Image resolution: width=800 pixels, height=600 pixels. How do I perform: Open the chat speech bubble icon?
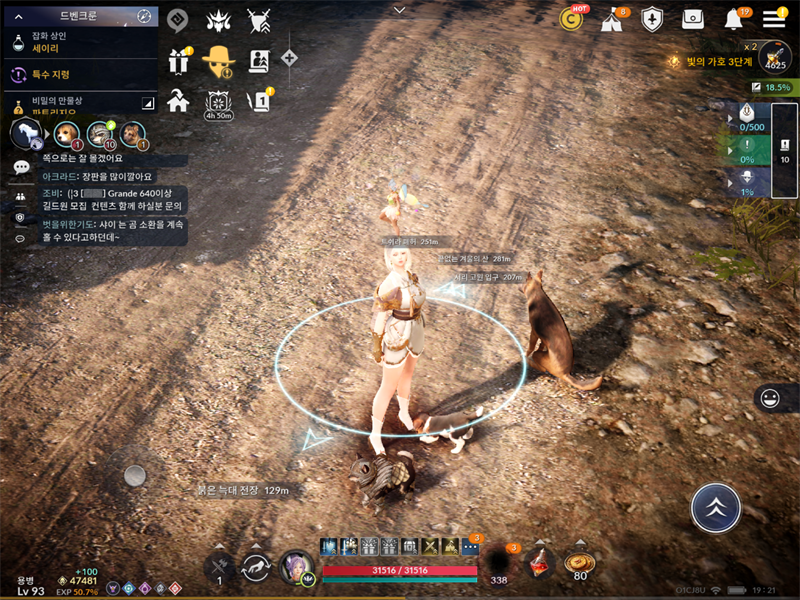coord(21,168)
